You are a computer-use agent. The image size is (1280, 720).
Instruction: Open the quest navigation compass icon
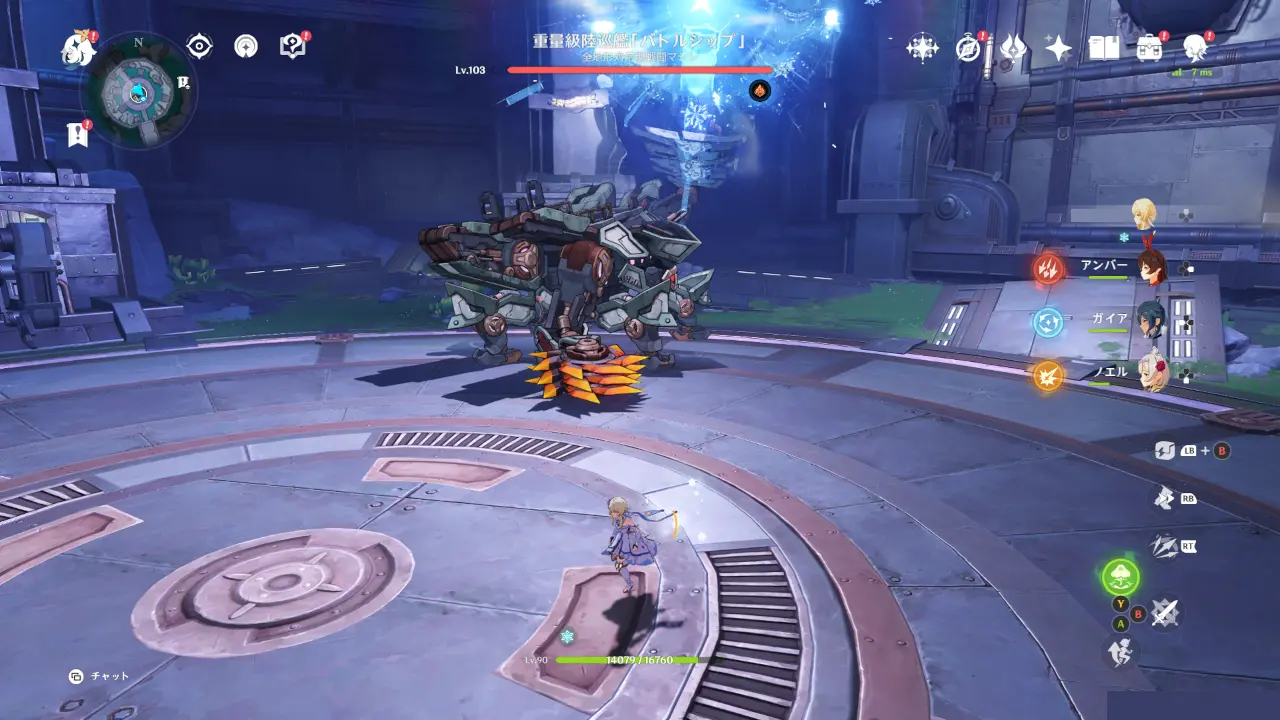tap(246, 46)
